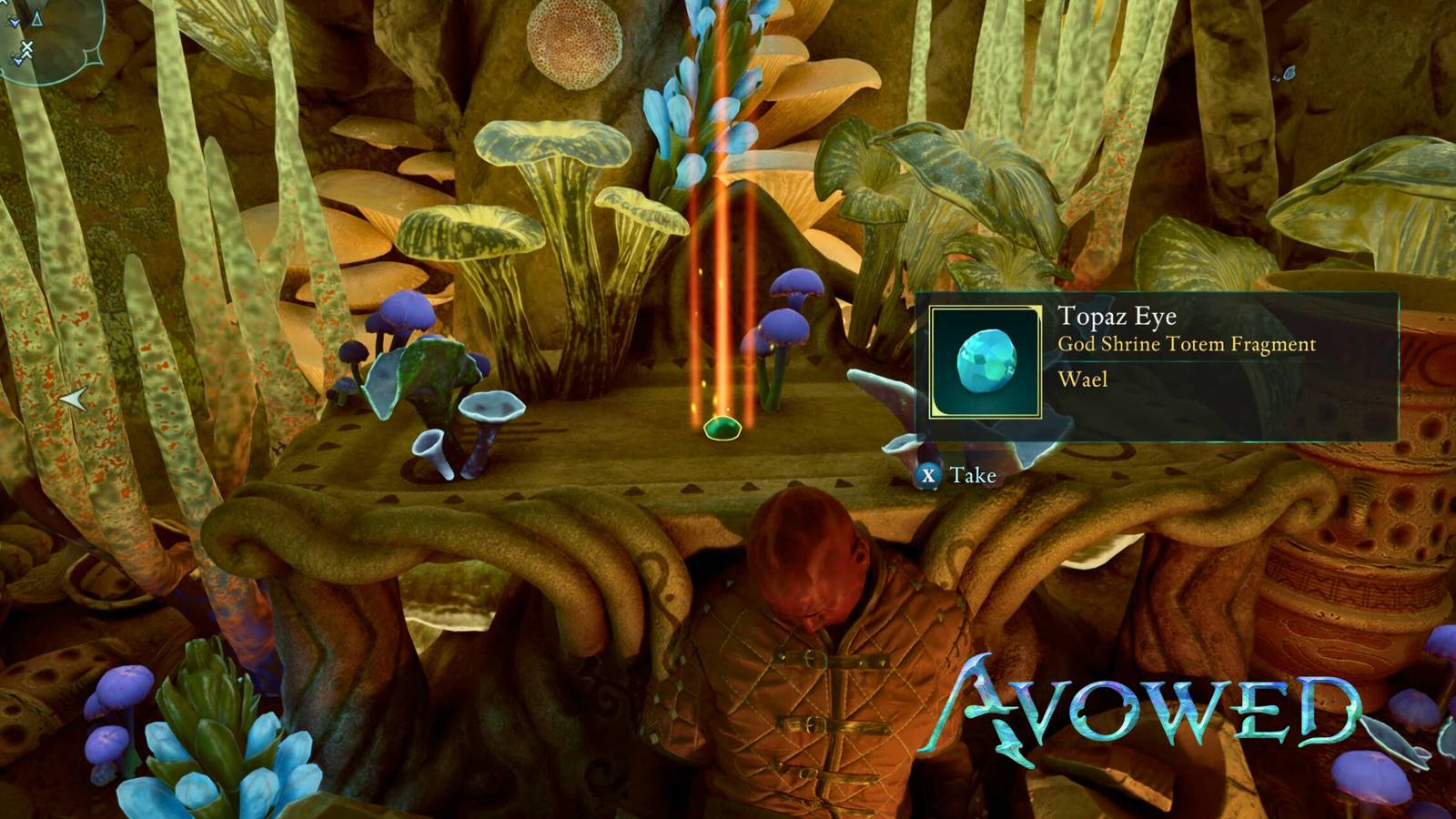Click the lower X marker on the minimap

point(27,54)
